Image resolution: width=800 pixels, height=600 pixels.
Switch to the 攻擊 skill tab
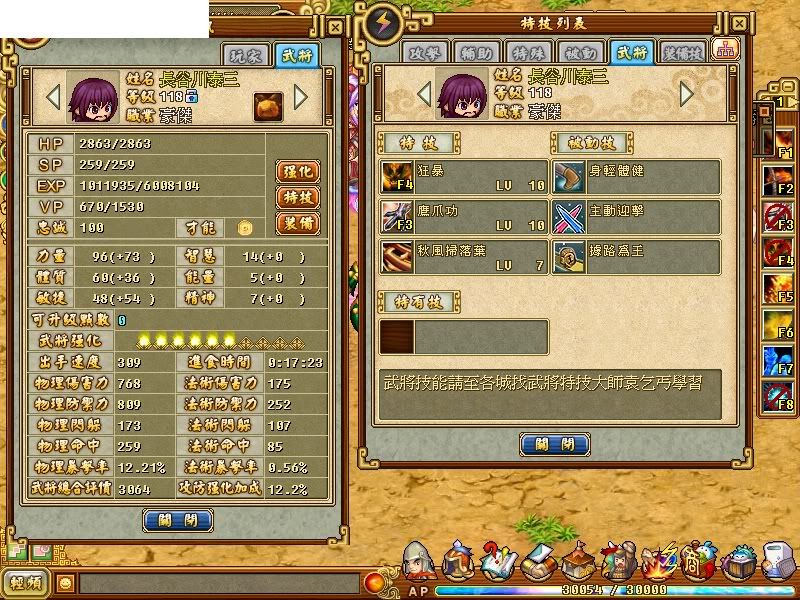423,53
